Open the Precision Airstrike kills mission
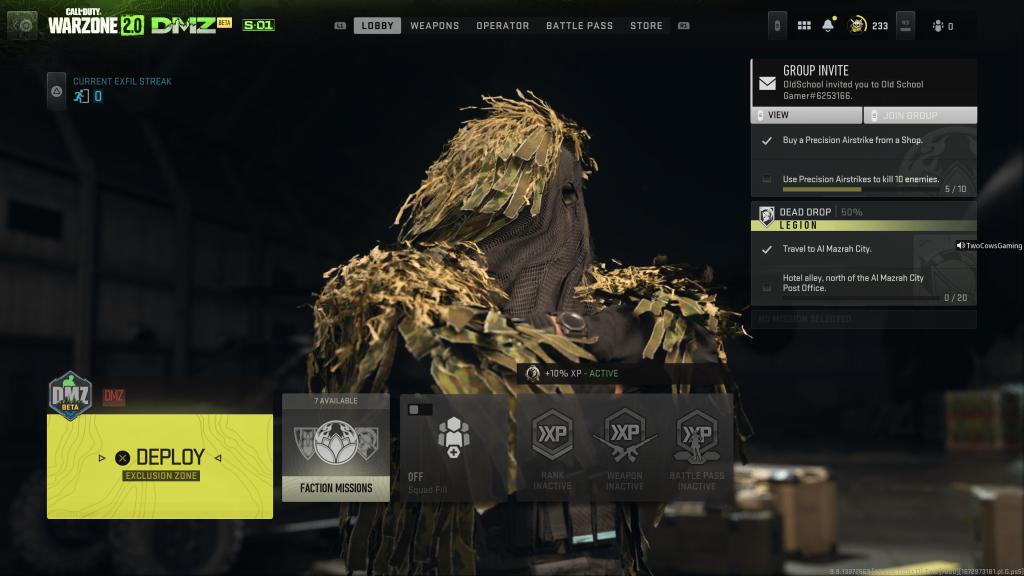This screenshot has width=1024, height=576. point(863,180)
